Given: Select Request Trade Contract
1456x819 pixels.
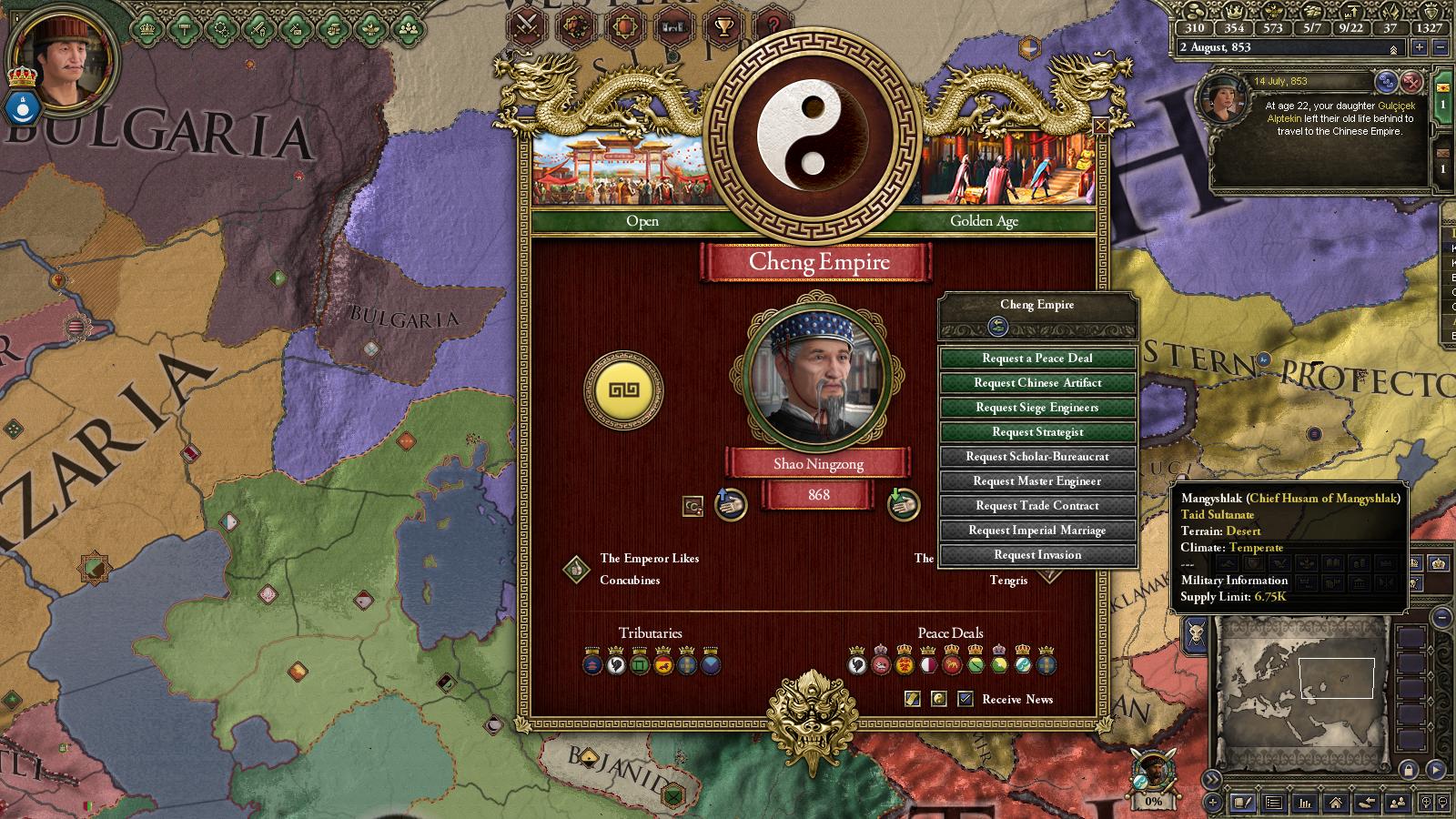Looking at the screenshot, I should point(1036,506).
